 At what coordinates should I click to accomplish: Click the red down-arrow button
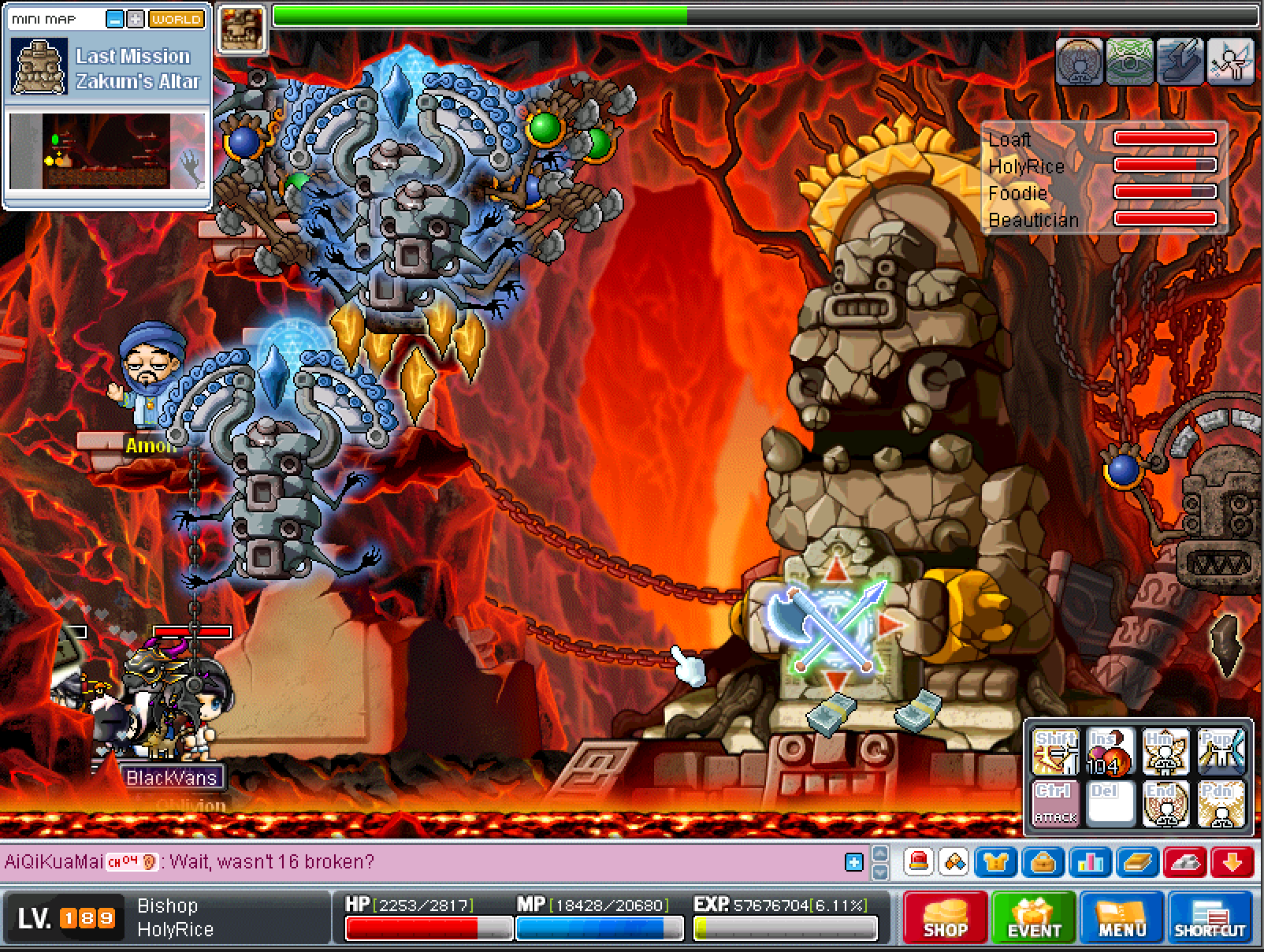1232,862
